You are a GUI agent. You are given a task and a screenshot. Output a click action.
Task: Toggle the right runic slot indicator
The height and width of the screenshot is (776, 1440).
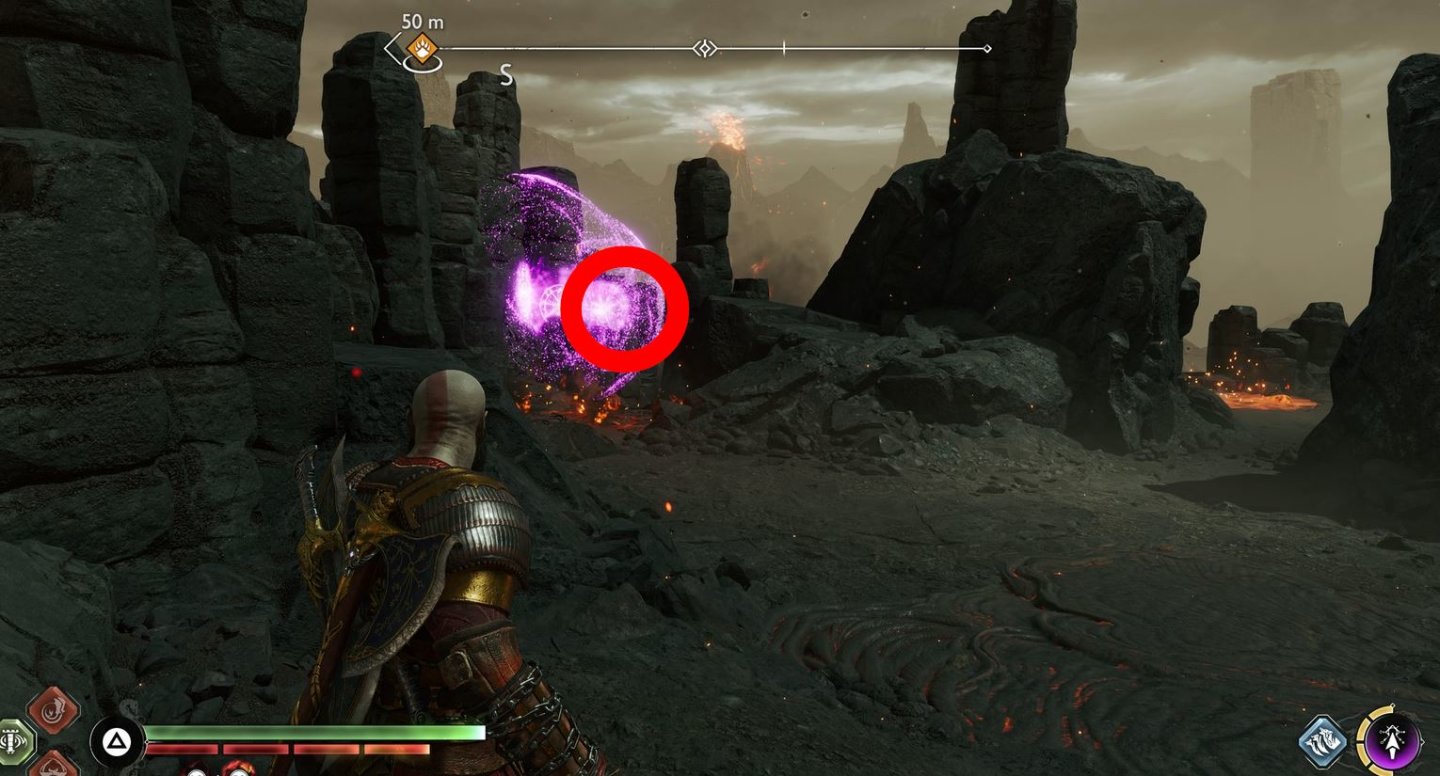coord(52,766)
